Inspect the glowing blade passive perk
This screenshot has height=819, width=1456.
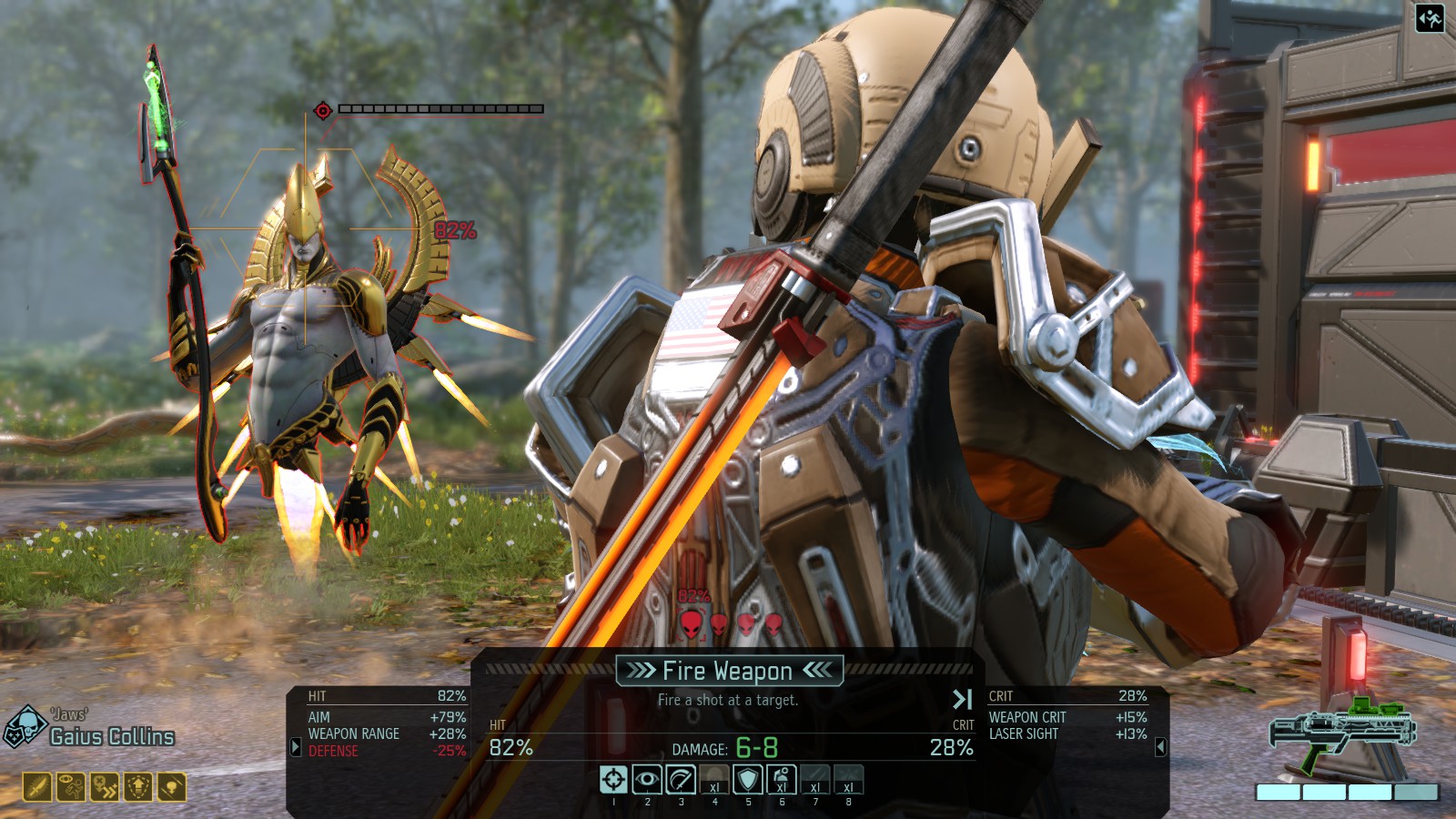click(x=37, y=786)
